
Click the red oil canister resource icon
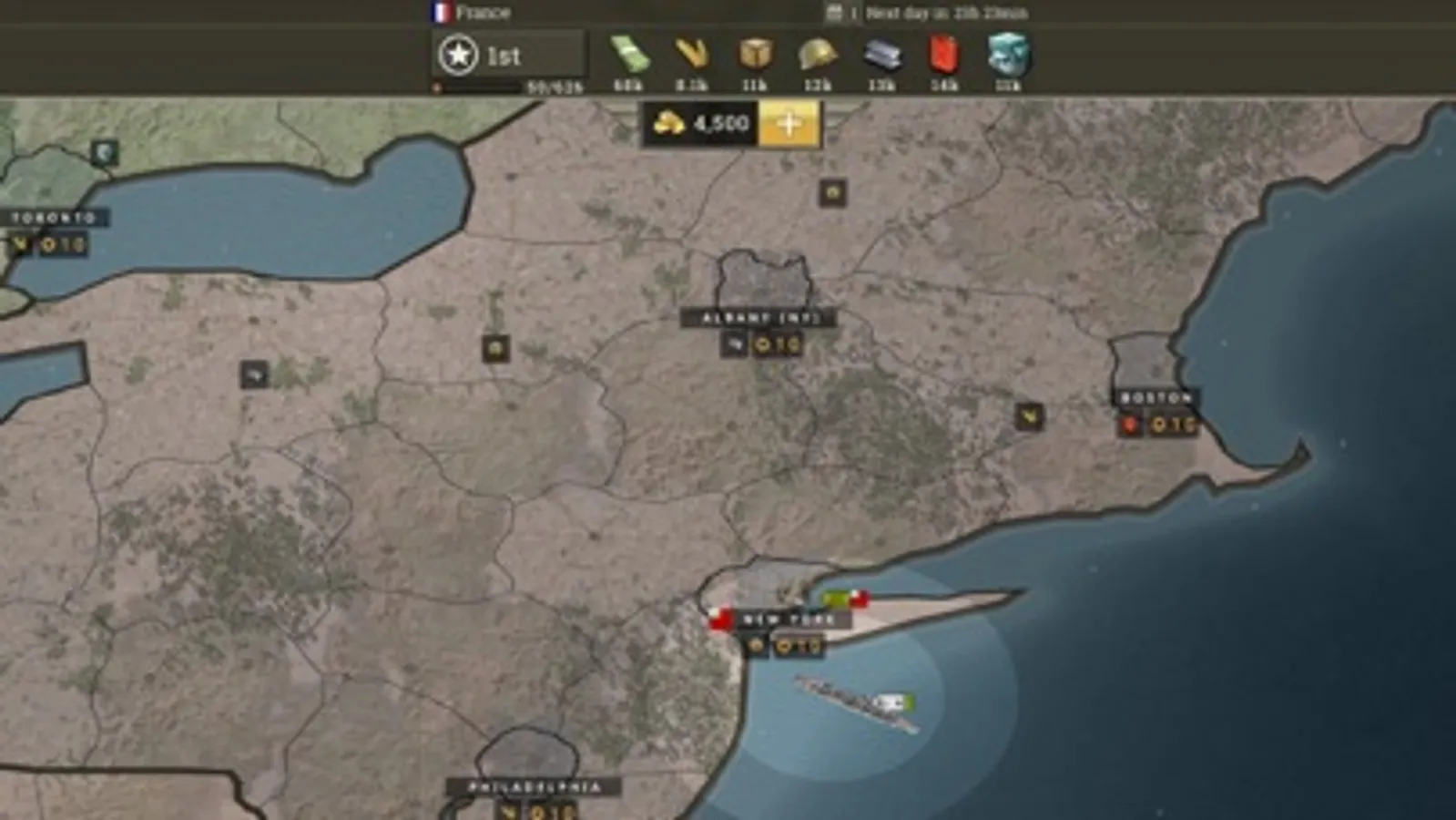point(942,58)
